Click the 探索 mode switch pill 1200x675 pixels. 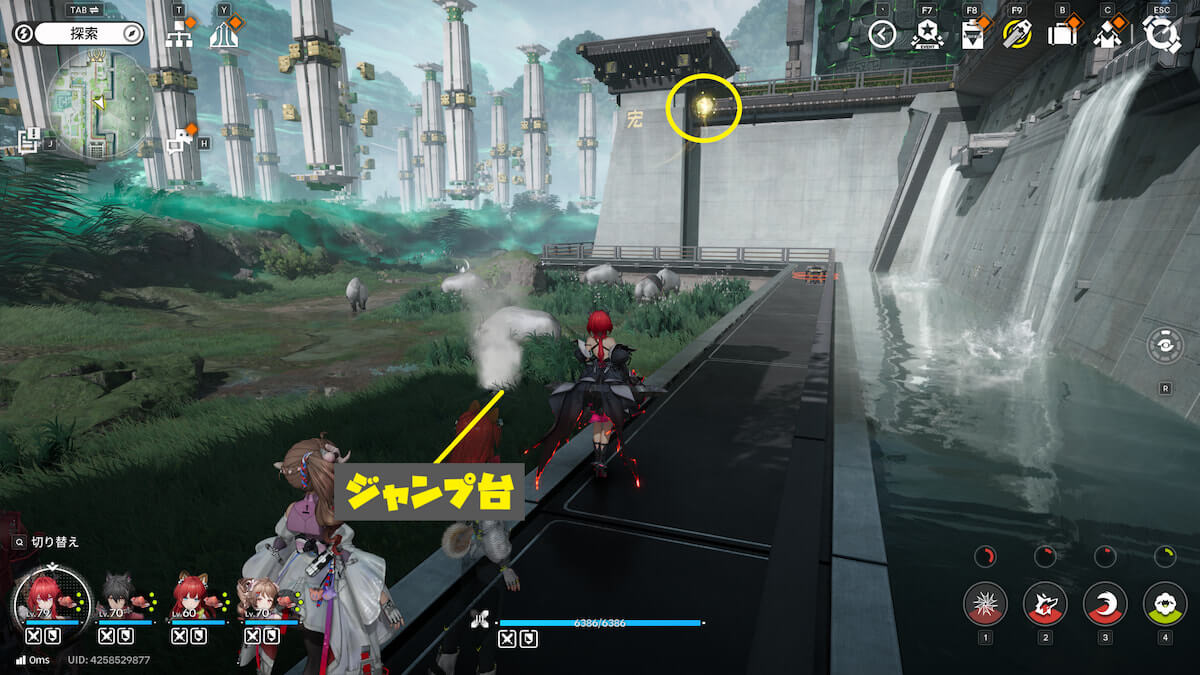[89, 34]
